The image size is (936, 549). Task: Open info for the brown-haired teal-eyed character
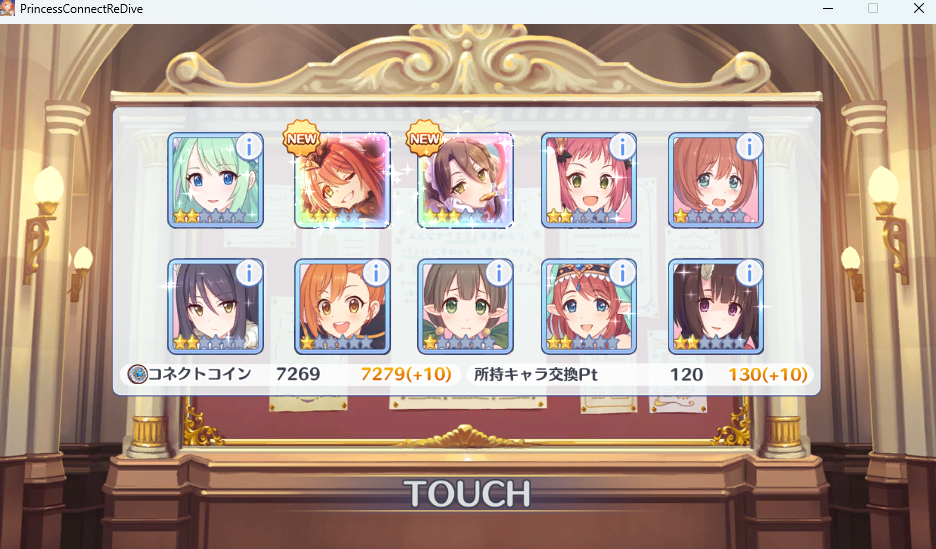point(748,147)
